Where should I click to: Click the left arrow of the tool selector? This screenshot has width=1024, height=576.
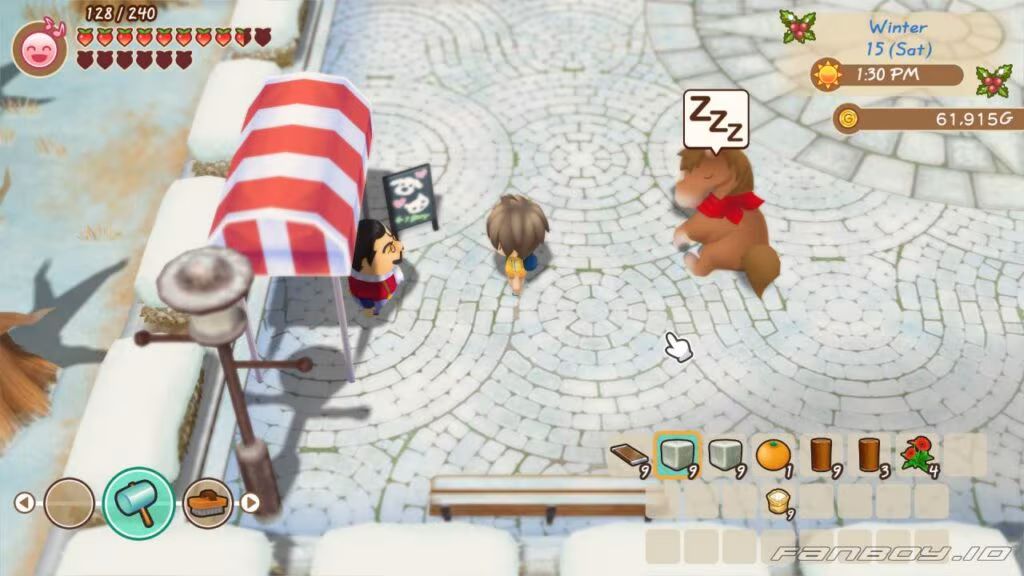pyautogui.click(x=24, y=502)
